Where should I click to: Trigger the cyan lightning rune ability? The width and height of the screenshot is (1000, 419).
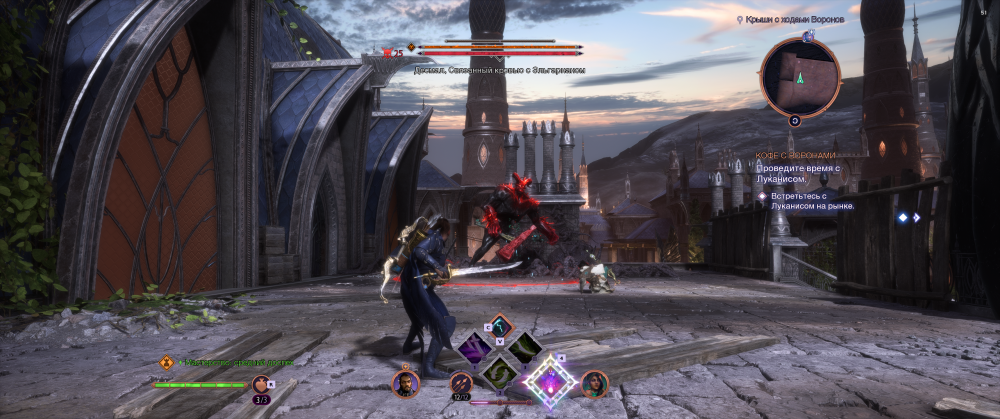[499, 326]
